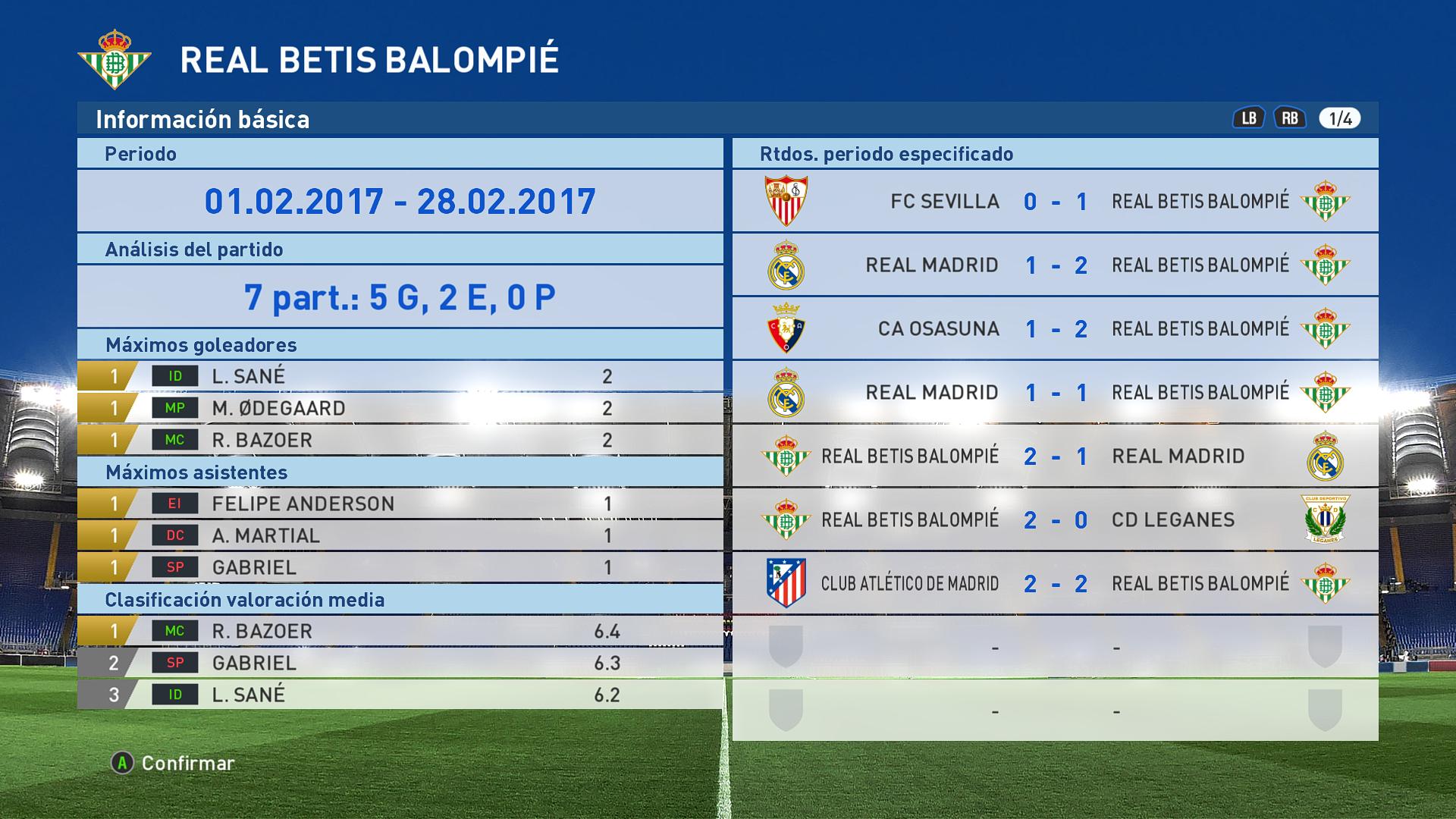Choose L. Sané's 6.2 average rating row
The height and width of the screenshot is (819, 1456).
(400, 695)
